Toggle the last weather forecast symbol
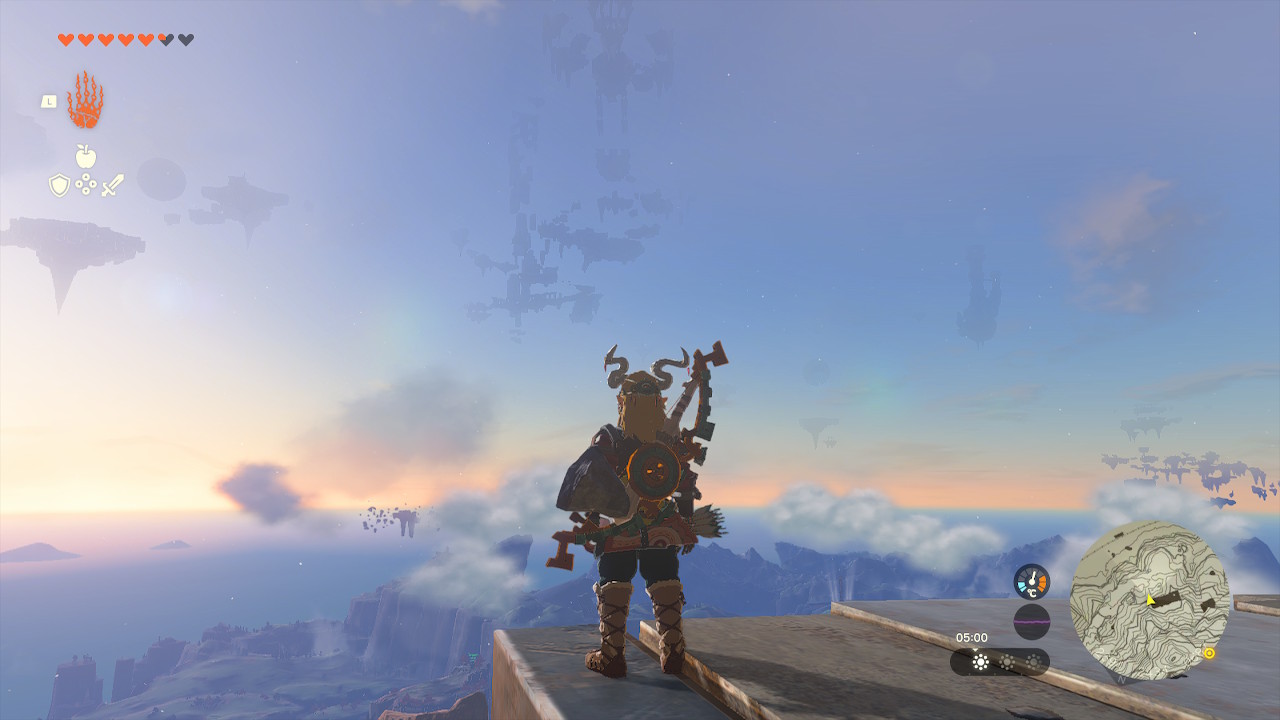This screenshot has width=1280, height=720. tap(1033, 661)
